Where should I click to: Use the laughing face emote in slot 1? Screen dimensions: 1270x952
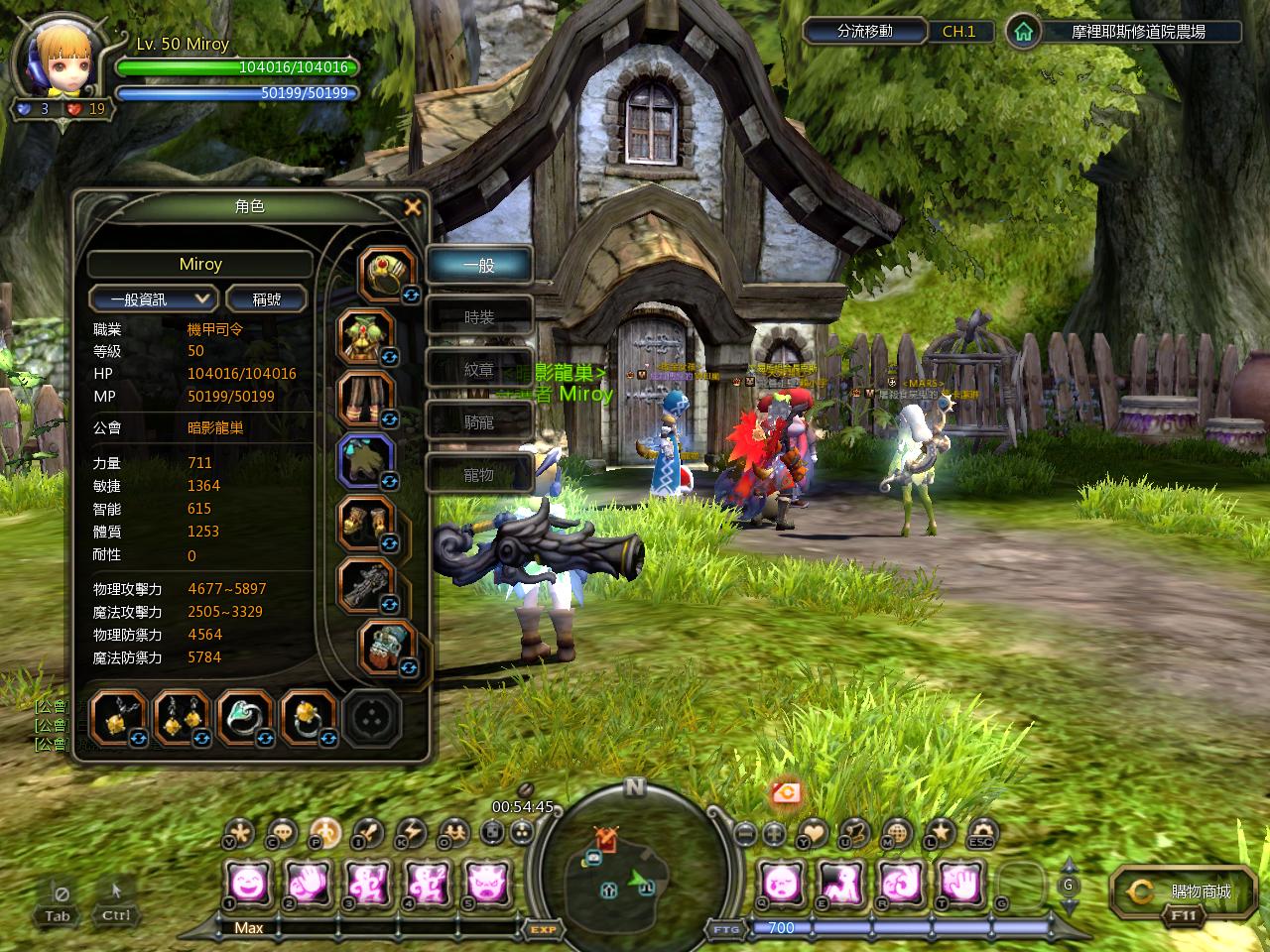[x=247, y=882]
